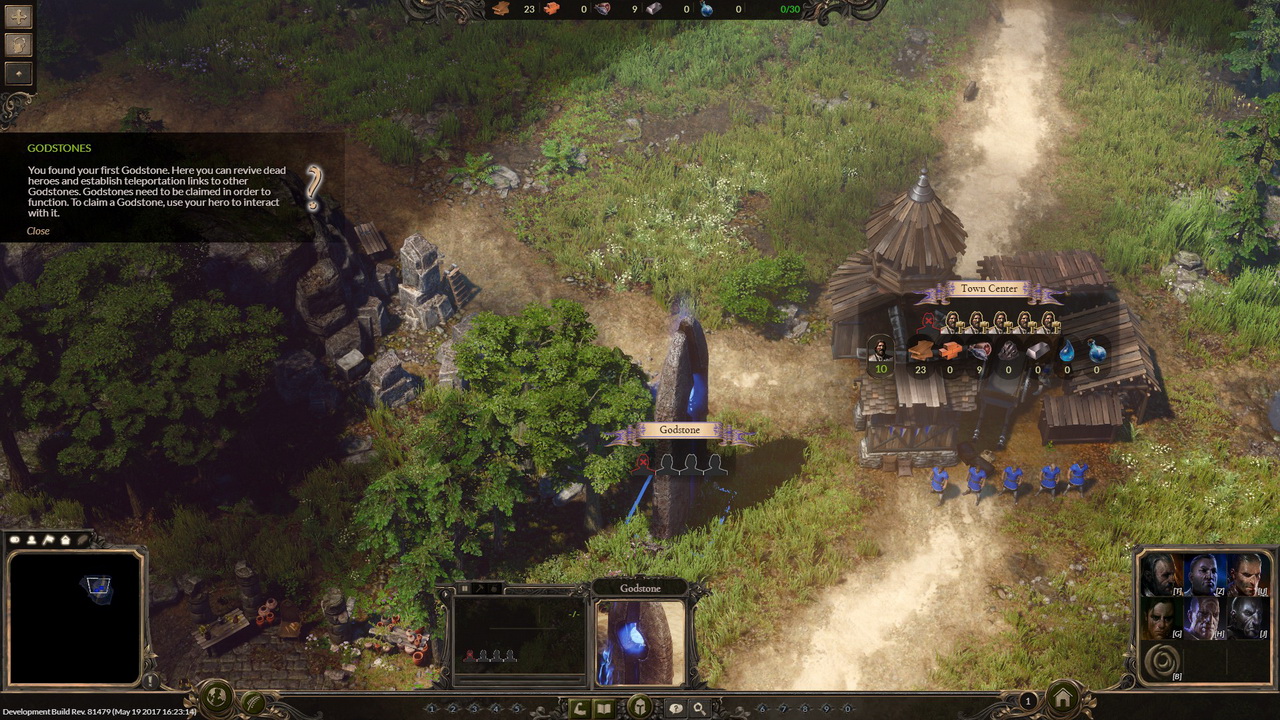The width and height of the screenshot is (1280, 720).
Task: Select the hero portrait labeled G
Action: 1160,619
